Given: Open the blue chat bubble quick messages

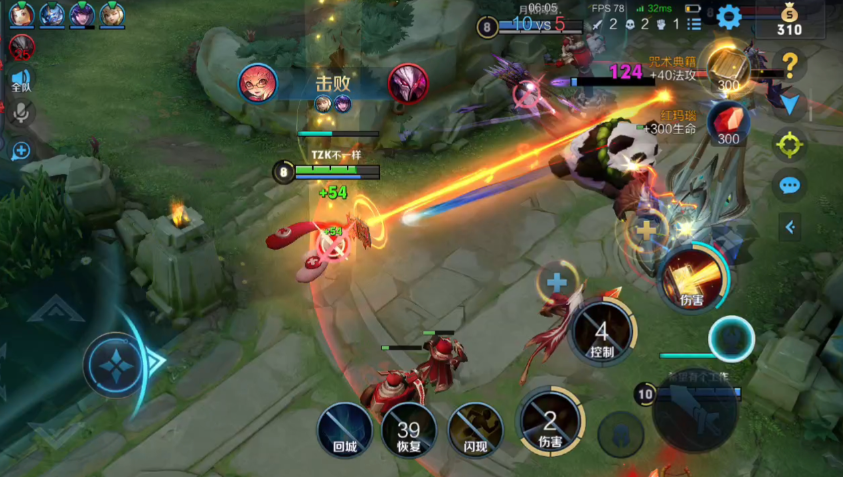Looking at the screenshot, I should point(790,186).
